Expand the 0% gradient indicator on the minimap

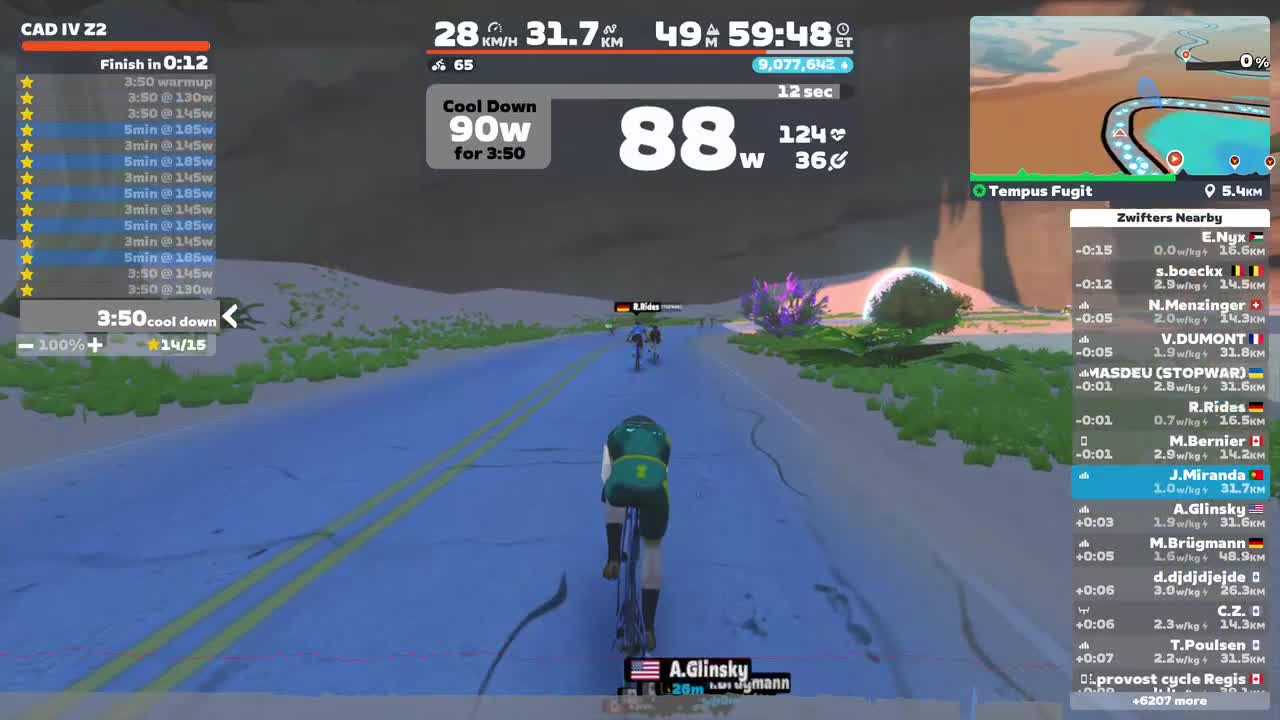point(1254,61)
